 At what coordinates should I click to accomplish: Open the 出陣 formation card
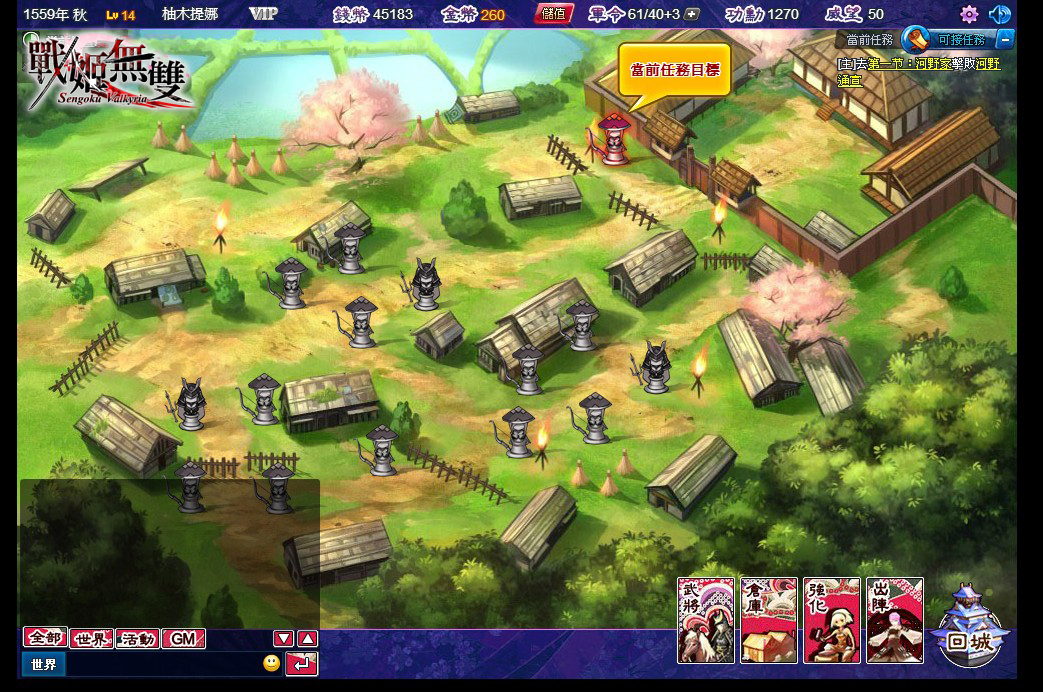point(893,620)
